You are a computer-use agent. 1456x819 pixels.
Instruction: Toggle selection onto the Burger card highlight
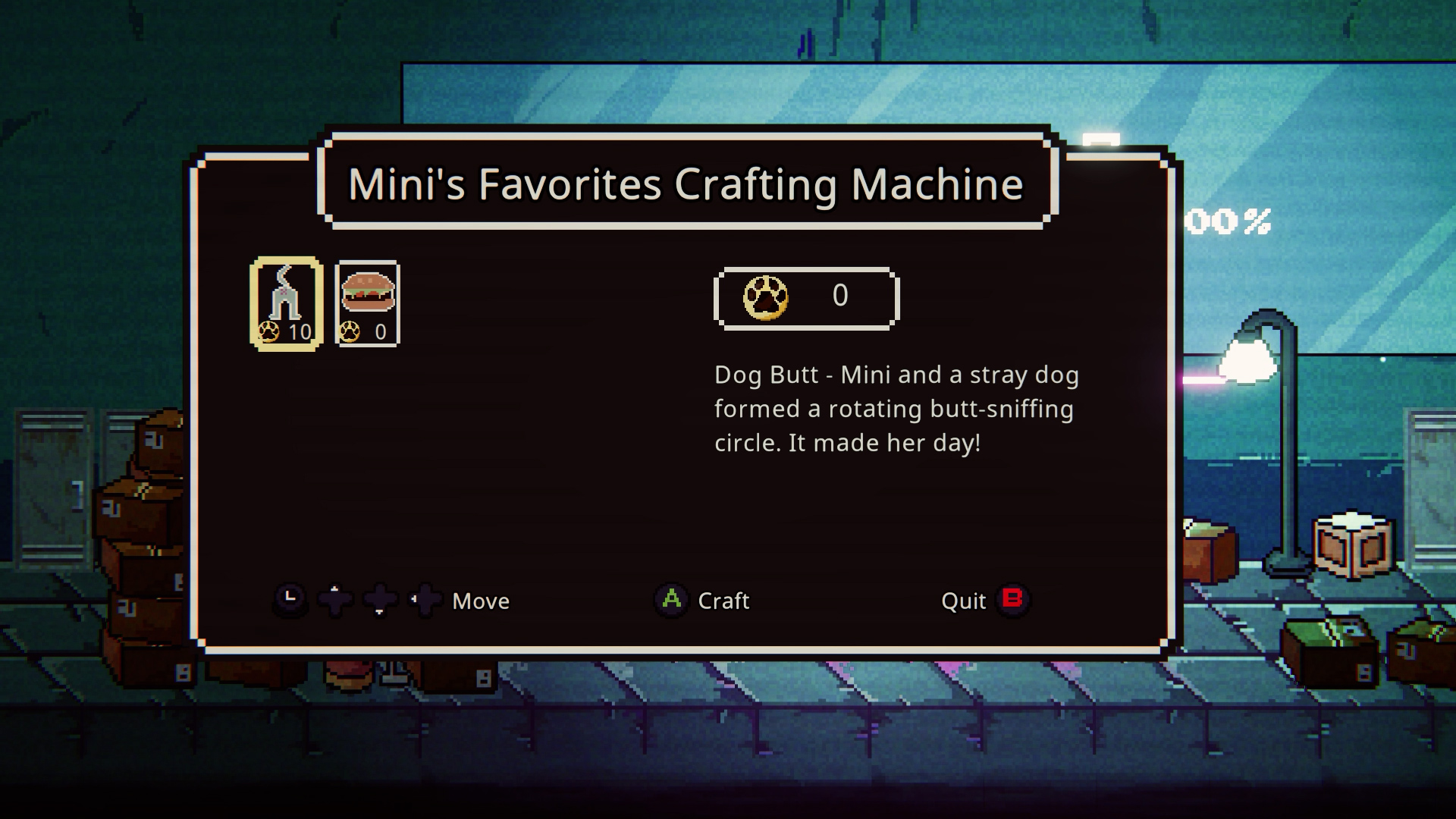pyautogui.click(x=367, y=302)
